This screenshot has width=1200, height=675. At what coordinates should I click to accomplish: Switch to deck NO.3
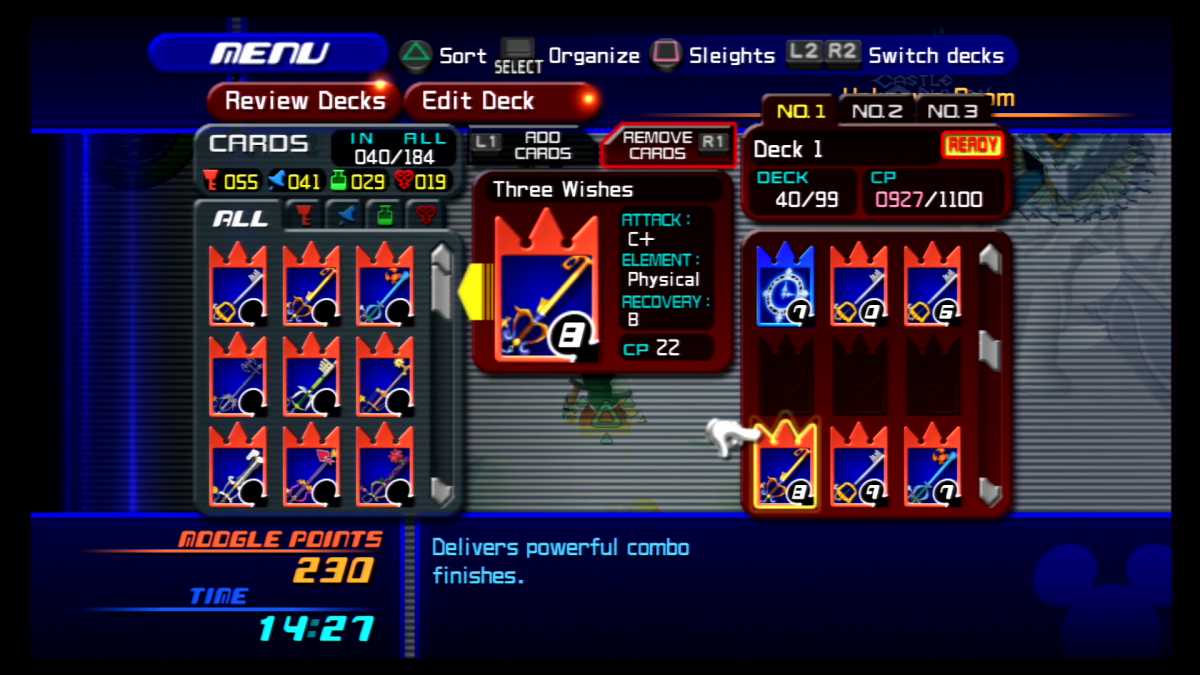[951, 111]
